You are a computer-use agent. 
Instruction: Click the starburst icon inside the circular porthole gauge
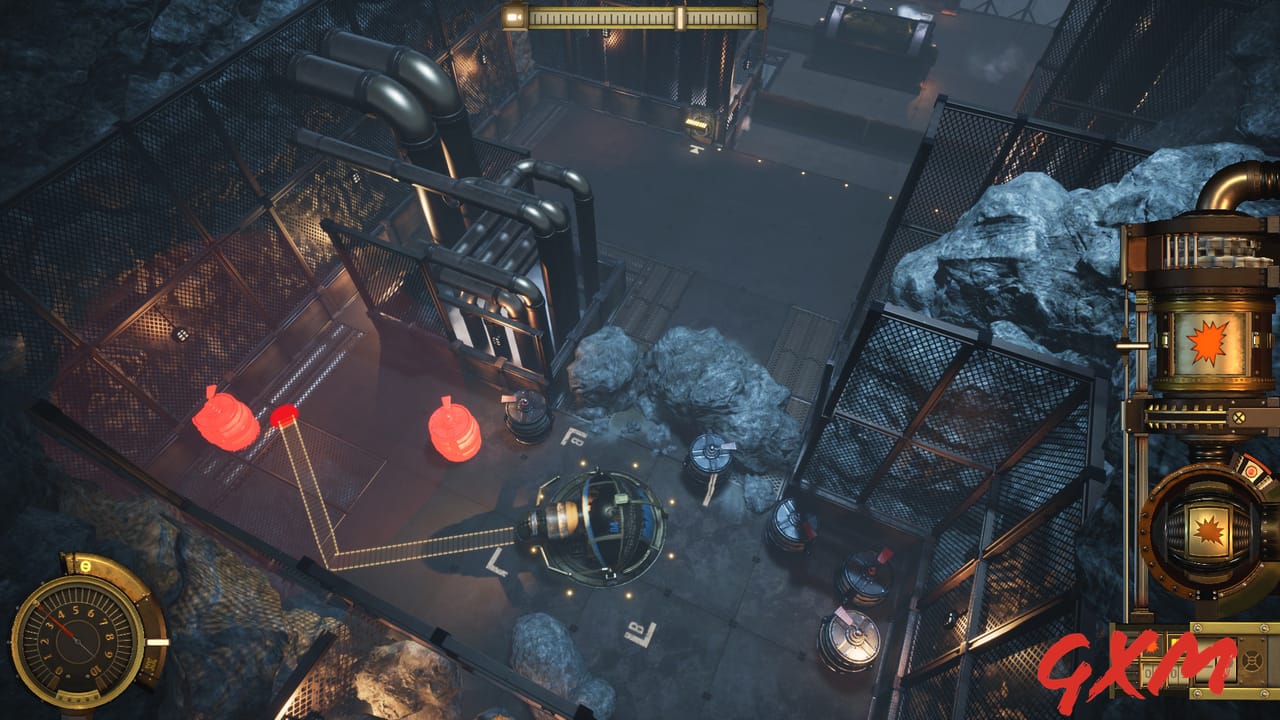coord(1210,531)
